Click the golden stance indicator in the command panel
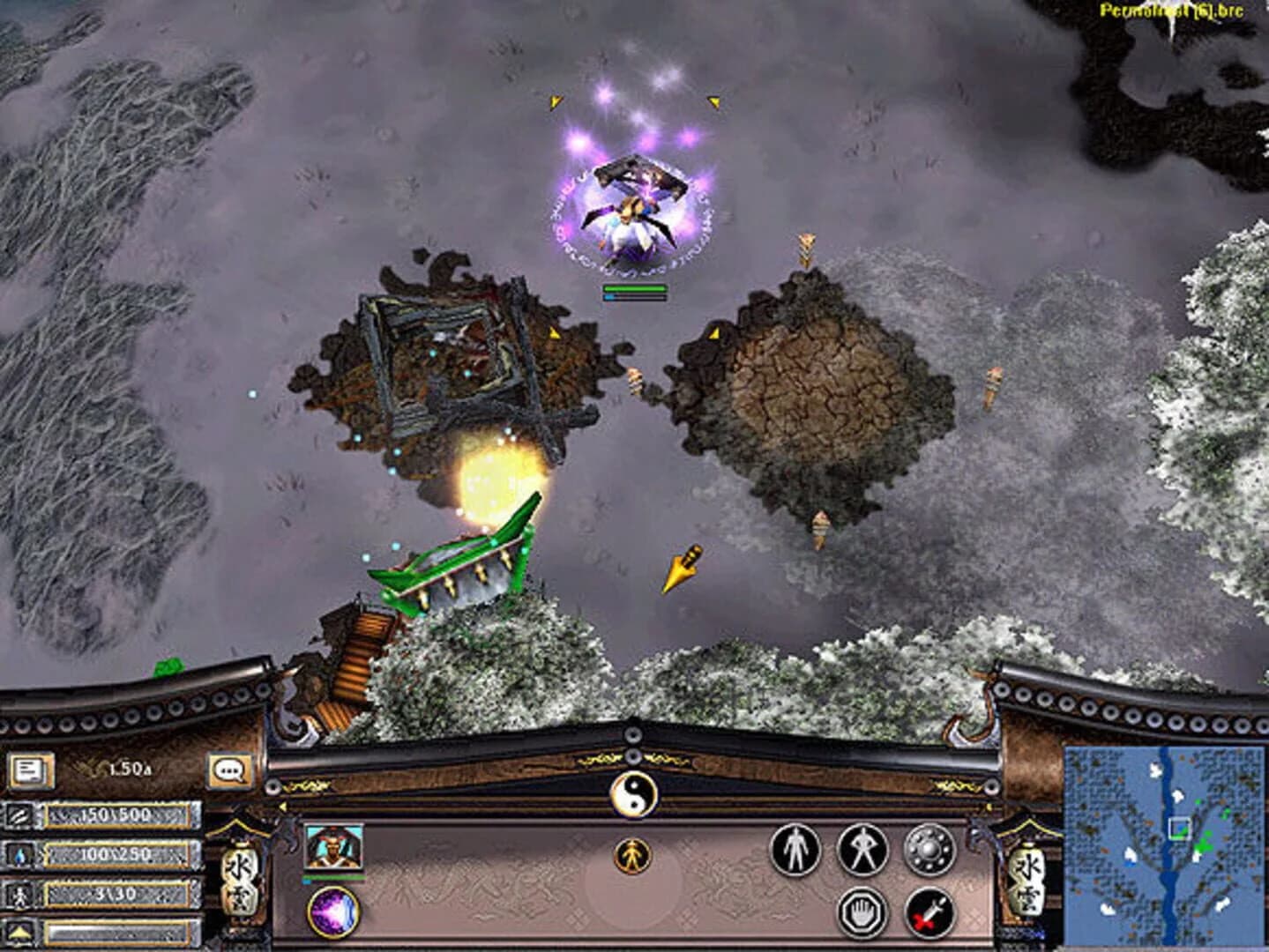The image size is (1269, 952). click(633, 856)
